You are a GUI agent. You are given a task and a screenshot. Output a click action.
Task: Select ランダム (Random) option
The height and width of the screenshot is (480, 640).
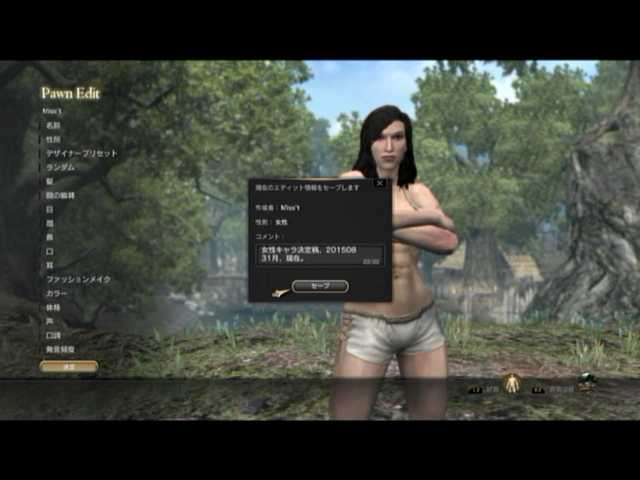[60, 167]
